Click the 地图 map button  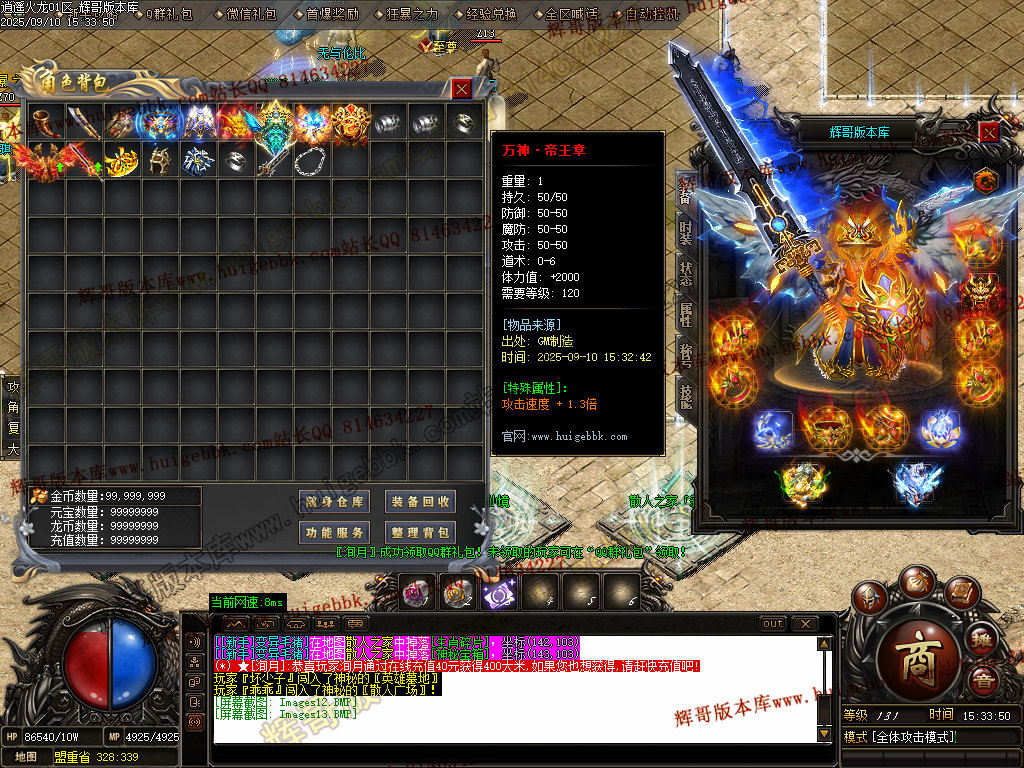tap(26, 757)
